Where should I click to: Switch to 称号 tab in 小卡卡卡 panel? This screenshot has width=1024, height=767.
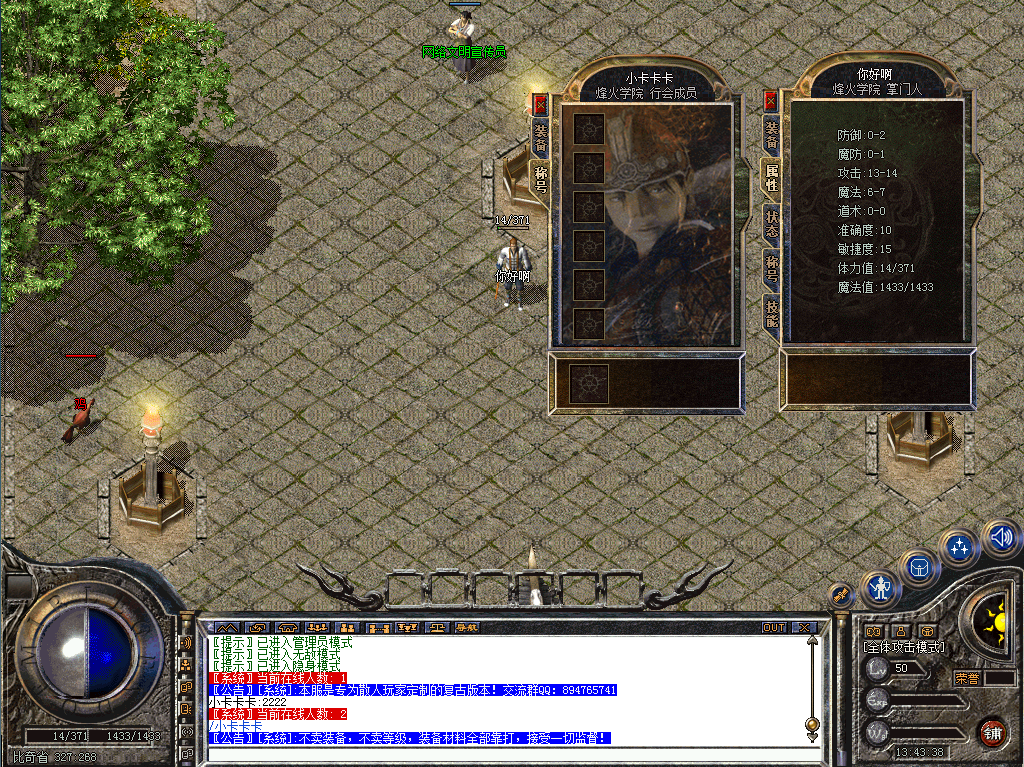point(541,180)
